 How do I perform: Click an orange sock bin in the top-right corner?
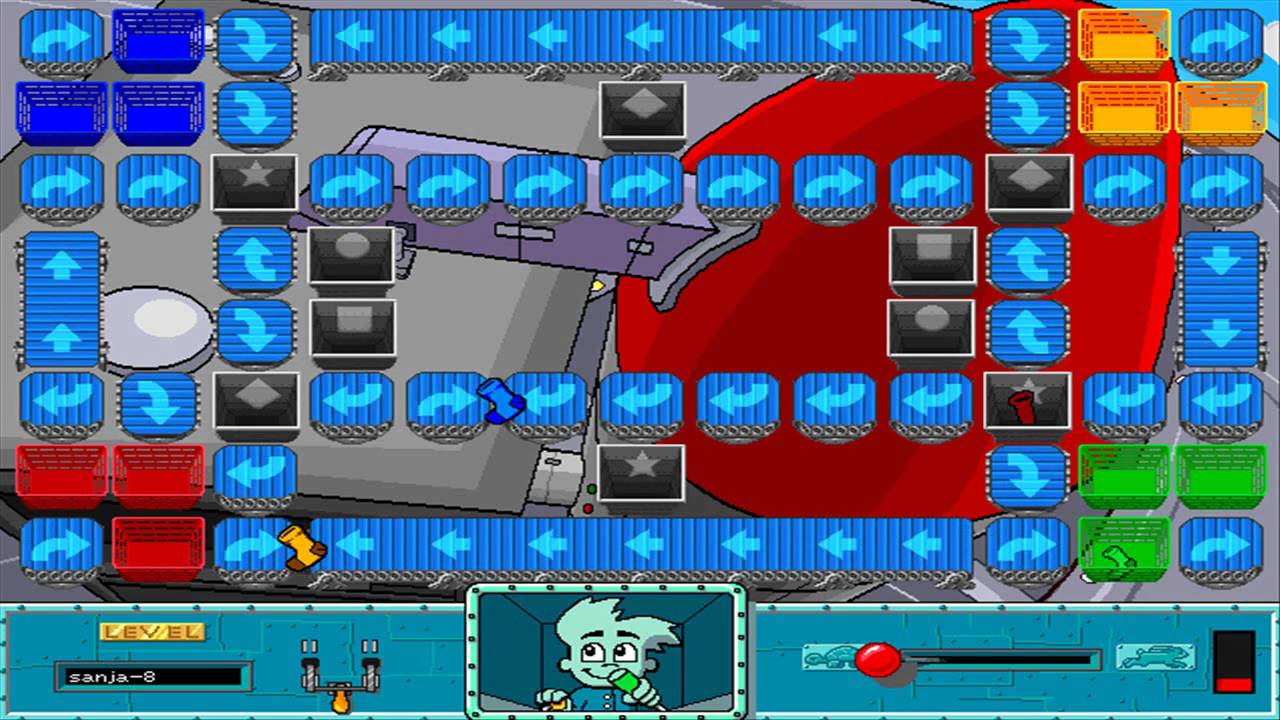pos(1122,40)
